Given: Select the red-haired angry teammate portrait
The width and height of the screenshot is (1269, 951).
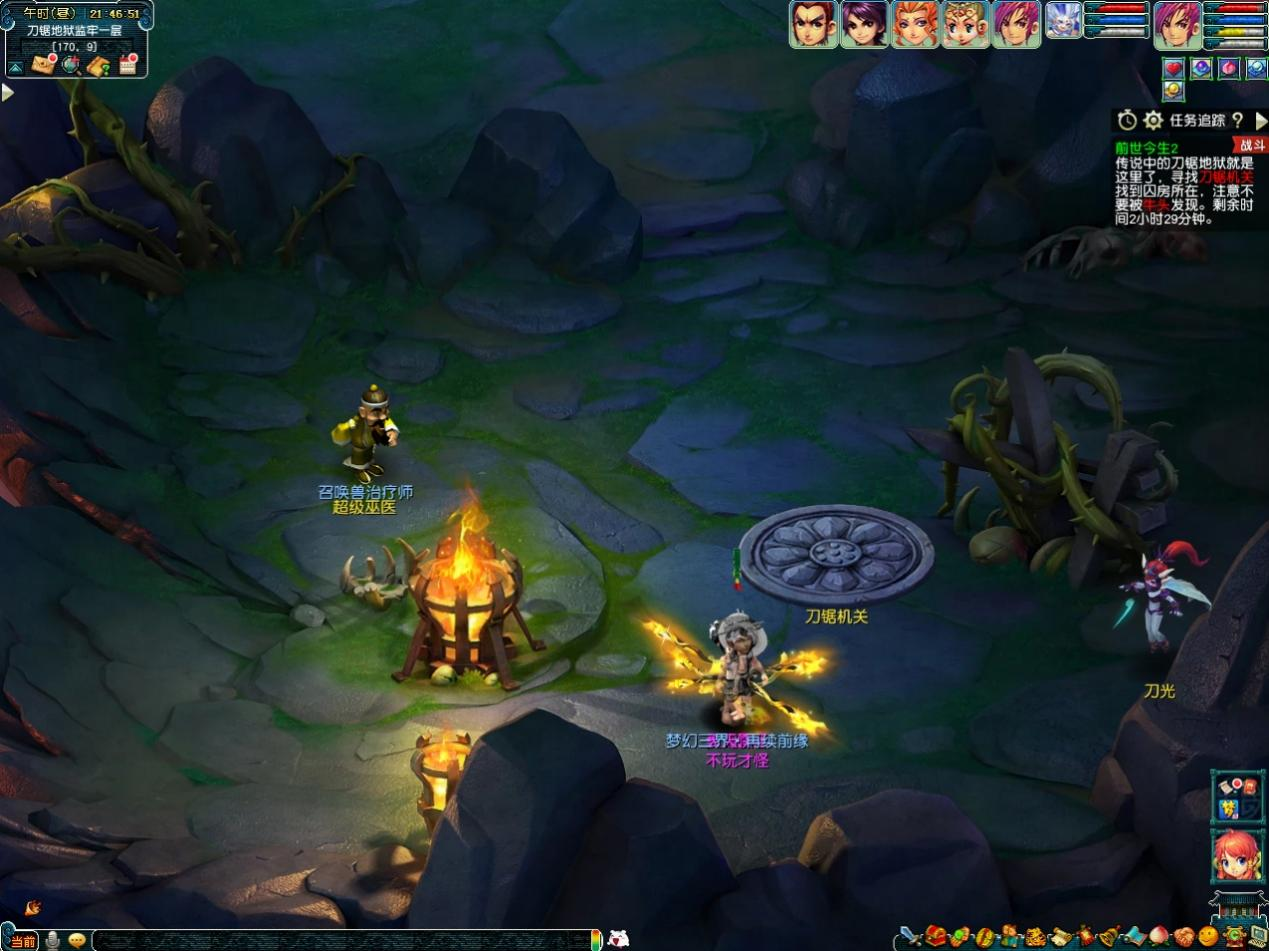Looking at the screenshot, I should pyautogui.click(x=813, y=23).
